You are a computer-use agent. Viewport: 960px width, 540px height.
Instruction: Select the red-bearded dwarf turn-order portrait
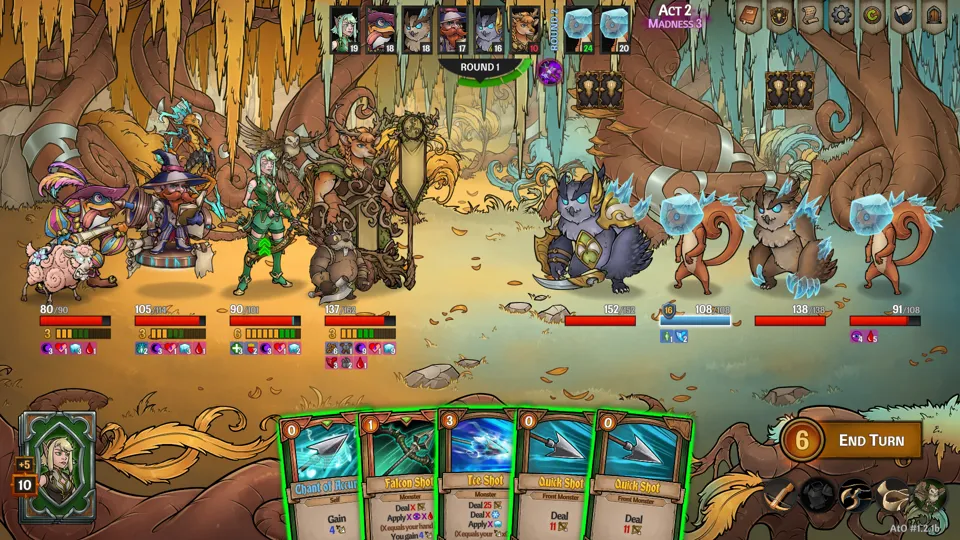tap(451, 29)
